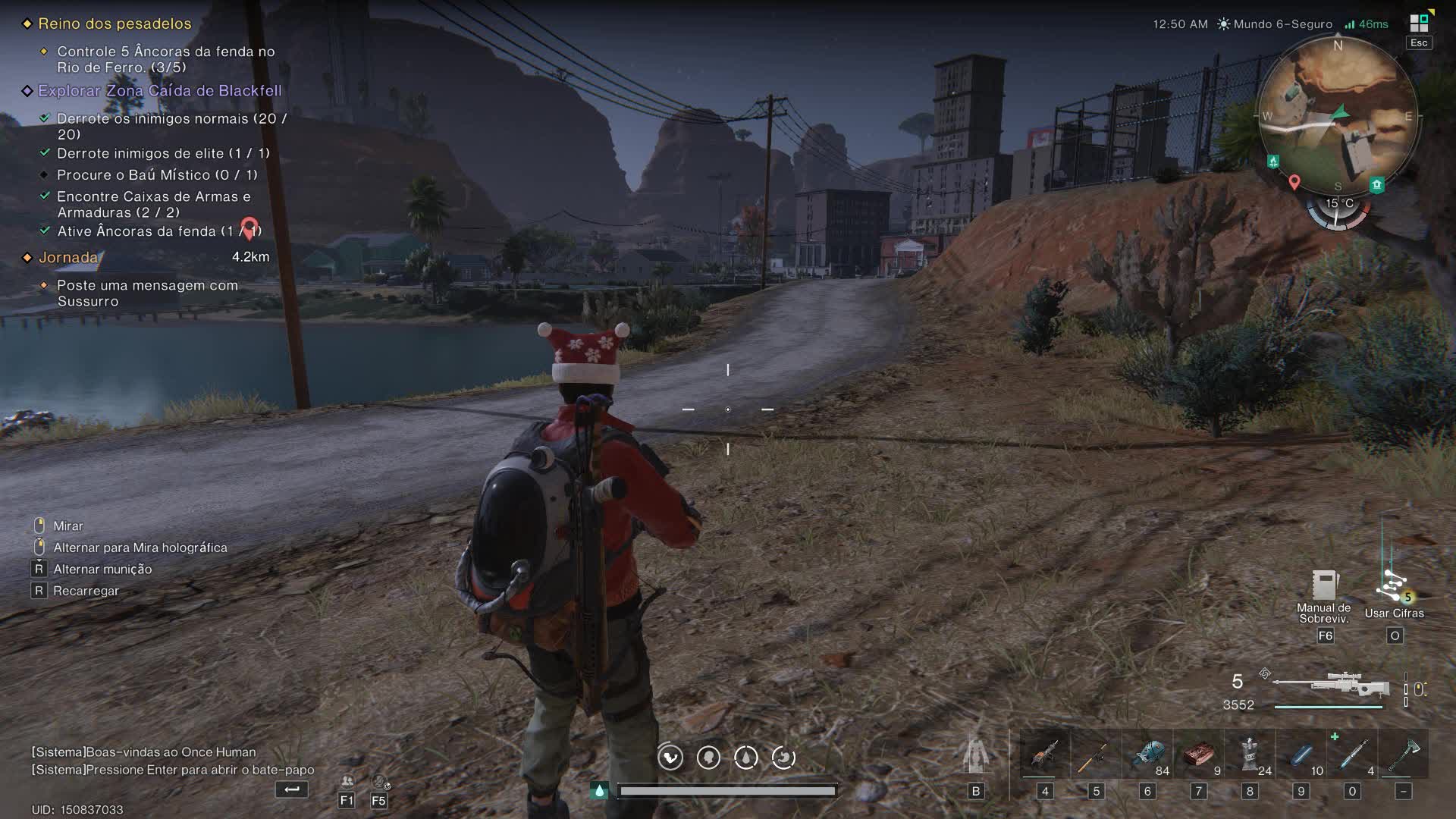Open the backpack character icon
1456x819 pixels.
pos(975,755)
